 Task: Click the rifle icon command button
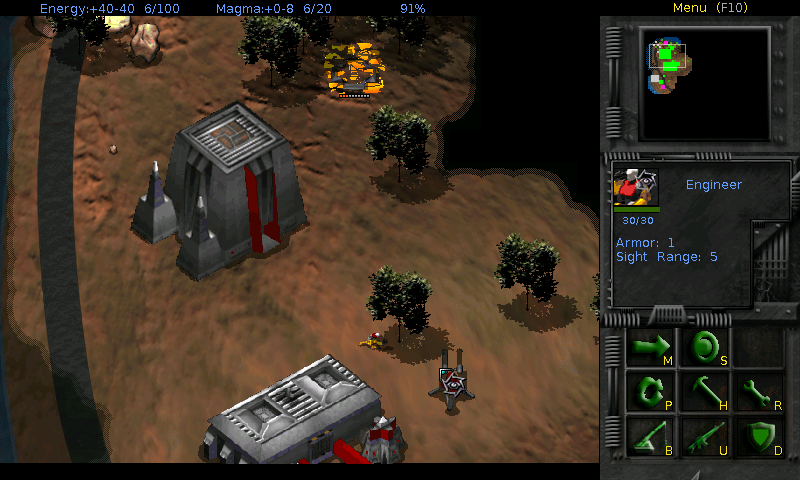tap(704, 436)
